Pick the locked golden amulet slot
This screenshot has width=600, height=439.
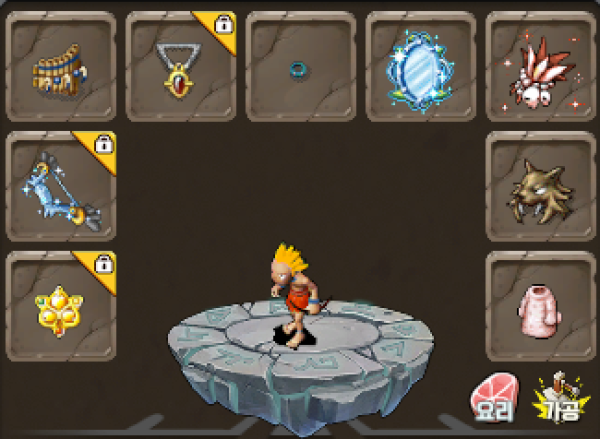point(61,305)
